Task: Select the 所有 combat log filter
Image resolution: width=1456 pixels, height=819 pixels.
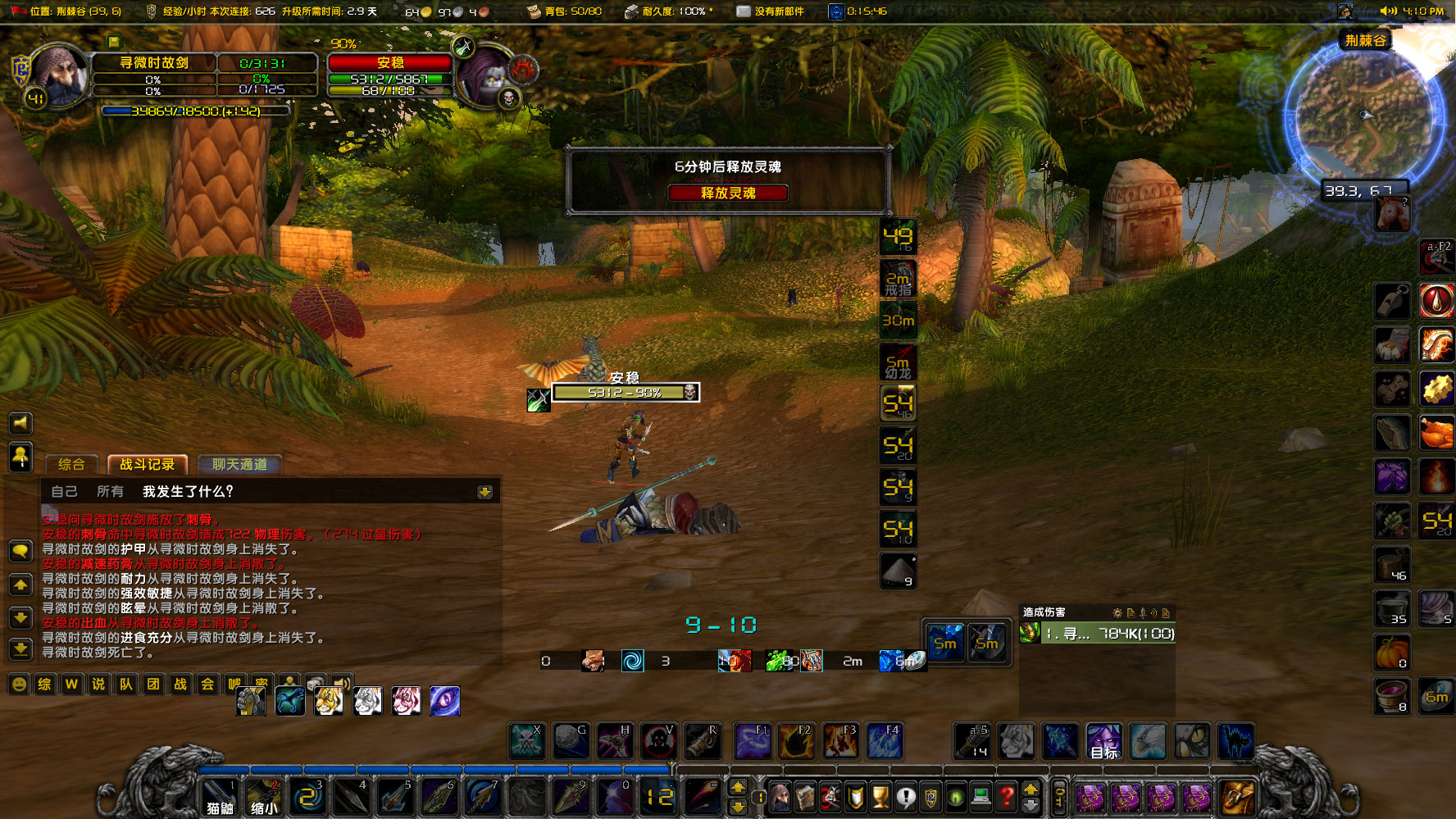Action: [110, 491]
